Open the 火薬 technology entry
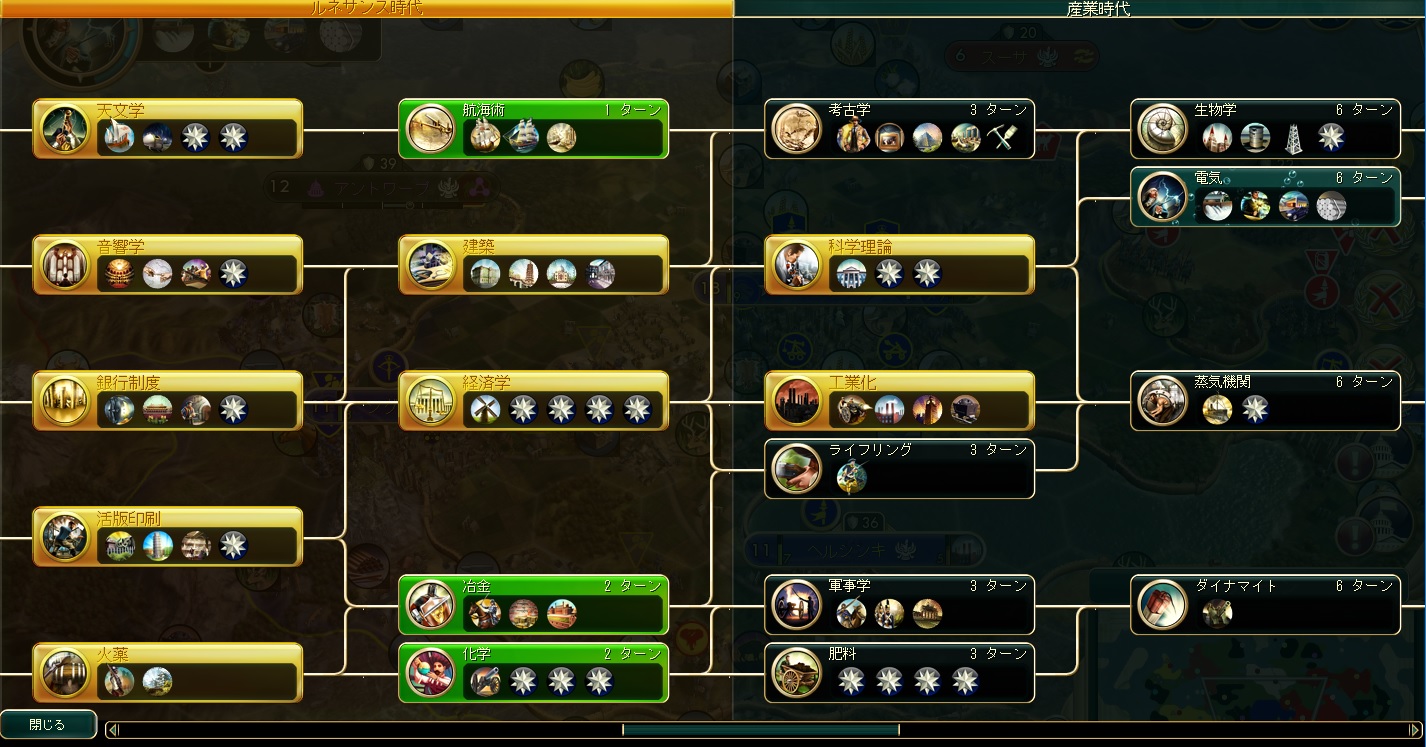Screen dimensions: 1426x747 [167, 672]
